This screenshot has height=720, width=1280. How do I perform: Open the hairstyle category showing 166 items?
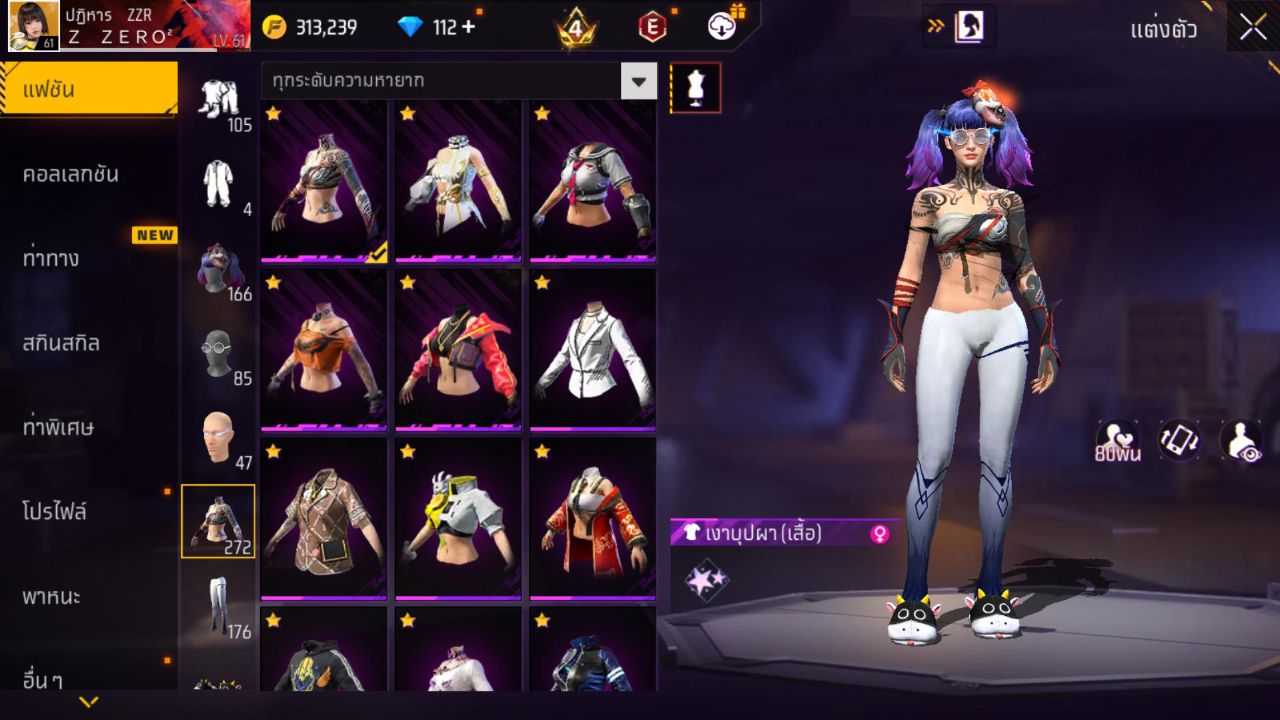[221, 268]
